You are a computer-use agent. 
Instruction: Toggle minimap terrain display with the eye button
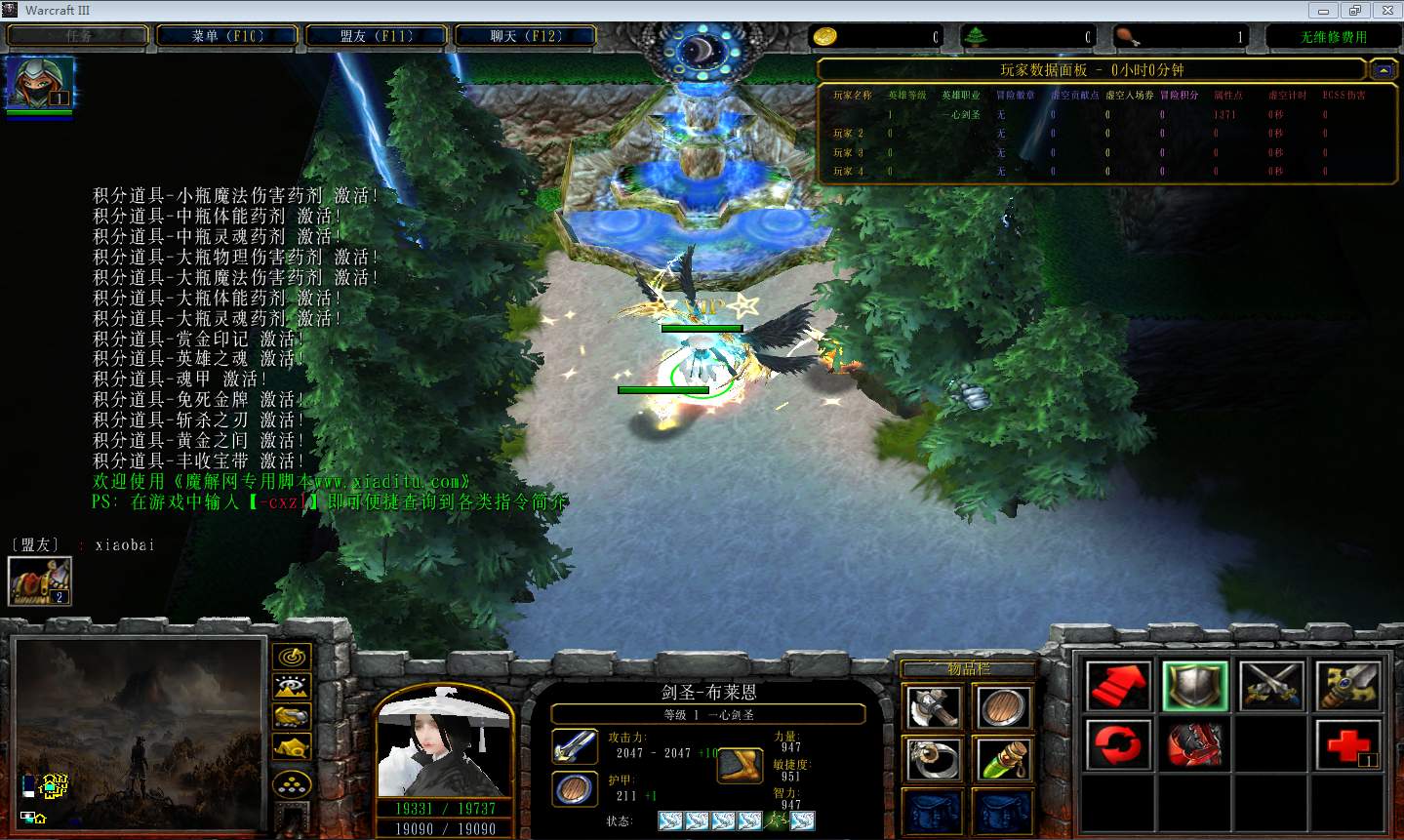point(292,687)
